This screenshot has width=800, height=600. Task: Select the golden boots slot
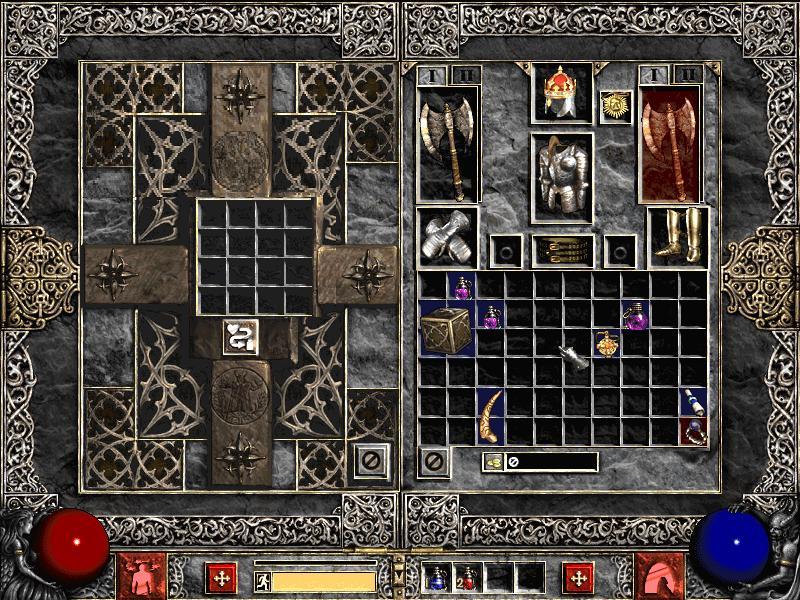(x=677, y=238)
